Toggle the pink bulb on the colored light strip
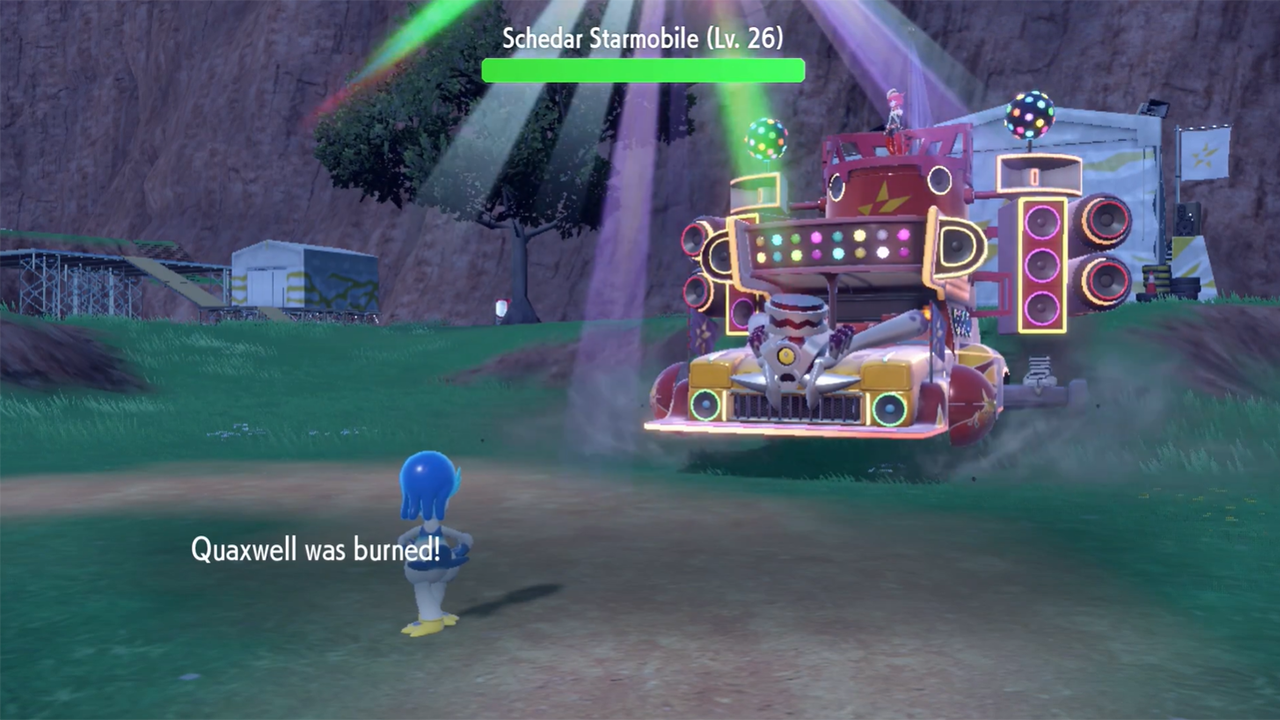The image size is (1280, 720). point(816,237)
